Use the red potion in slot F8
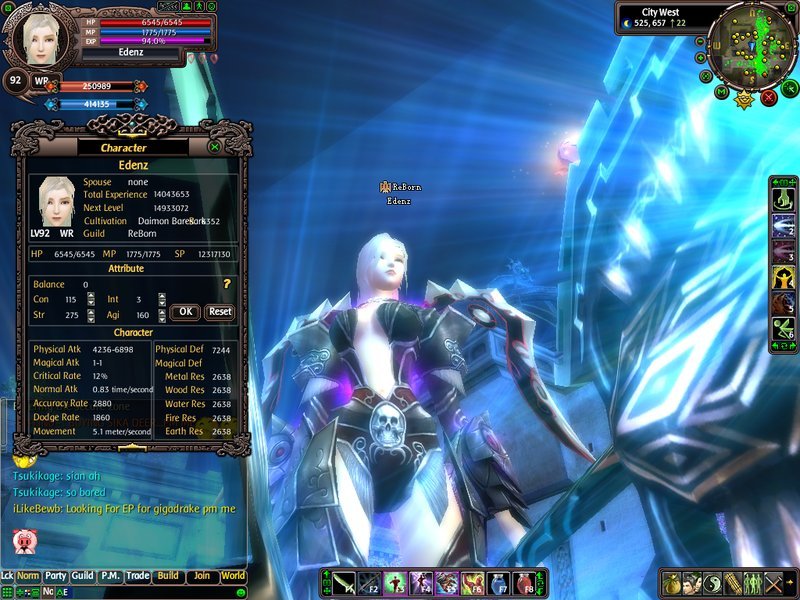Viewport: 800px width, 600px height. 526,583
